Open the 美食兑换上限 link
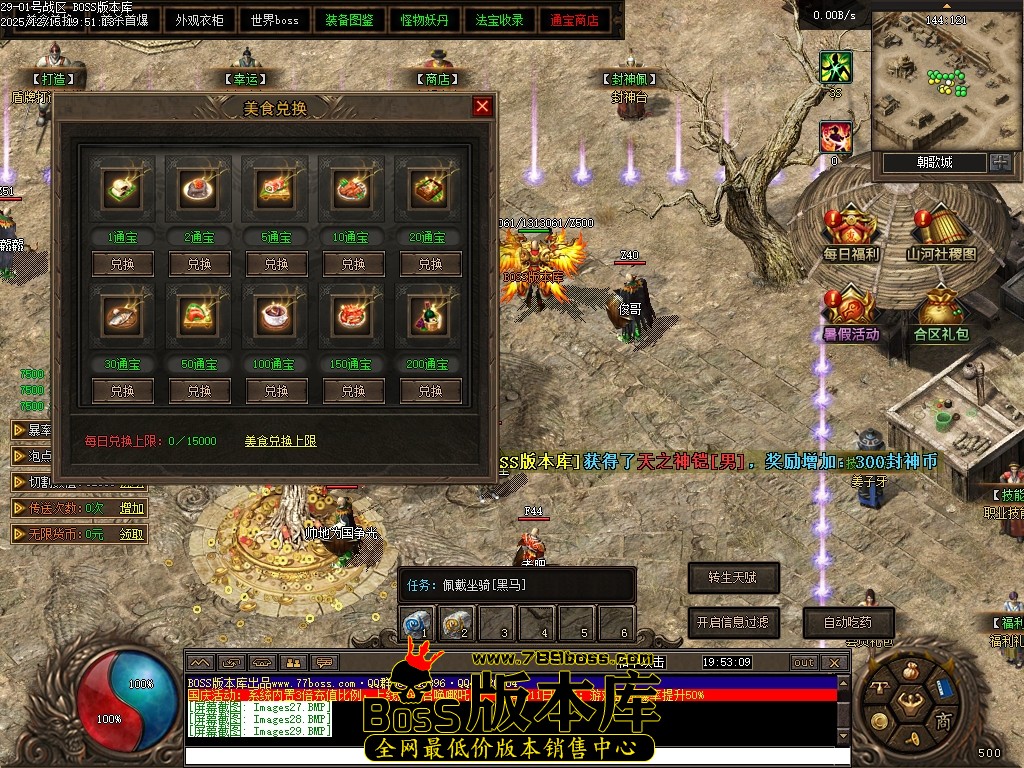 [280, 441]
